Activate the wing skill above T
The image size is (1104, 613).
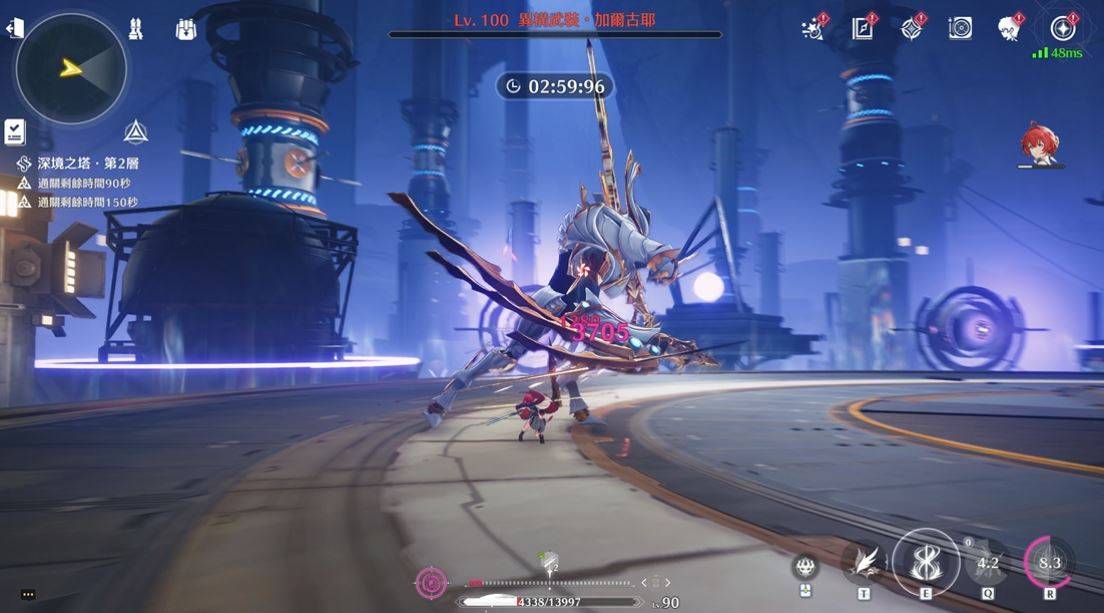863,564
